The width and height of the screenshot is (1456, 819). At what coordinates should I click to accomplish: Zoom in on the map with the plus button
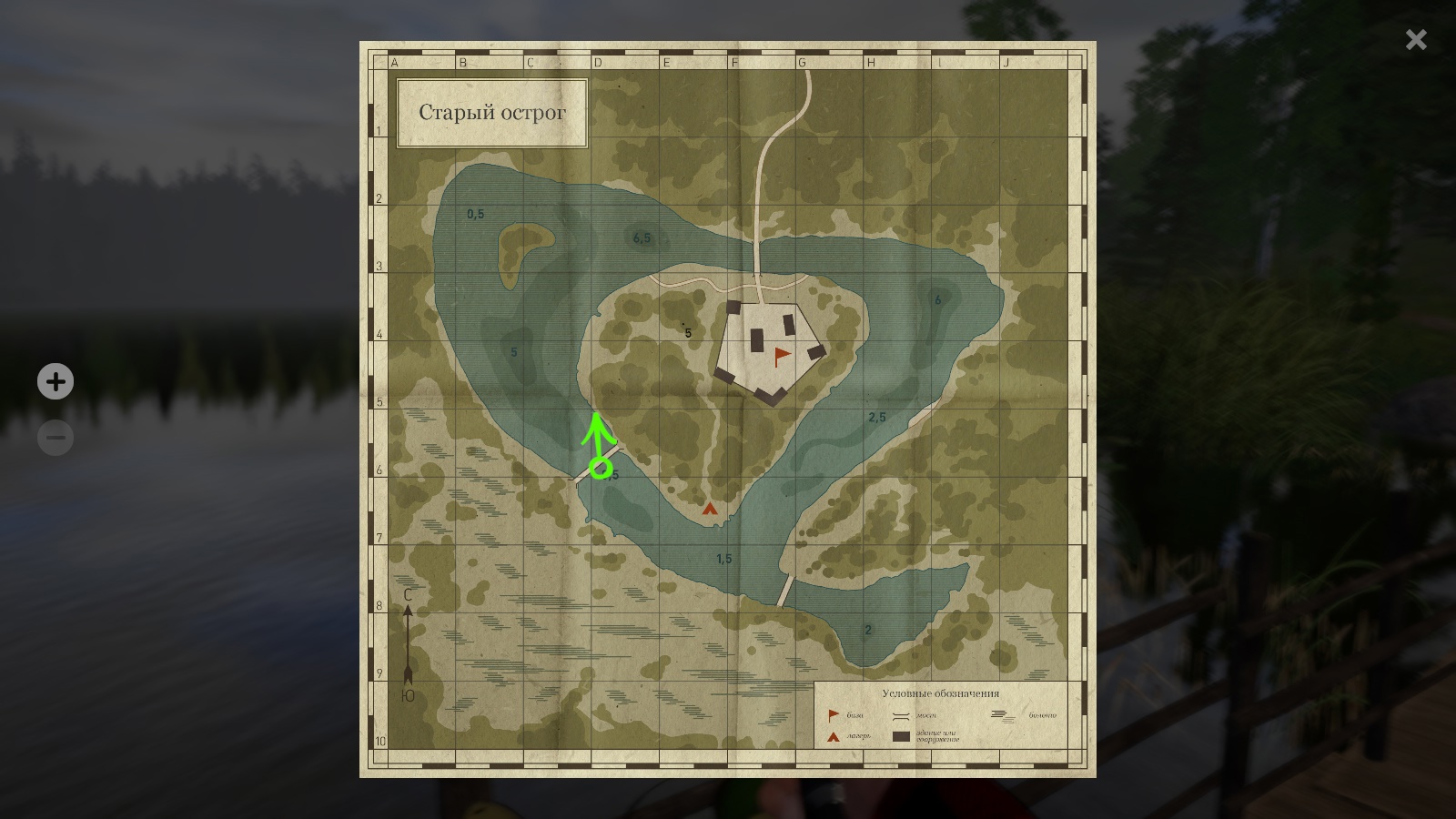[56, 381]
